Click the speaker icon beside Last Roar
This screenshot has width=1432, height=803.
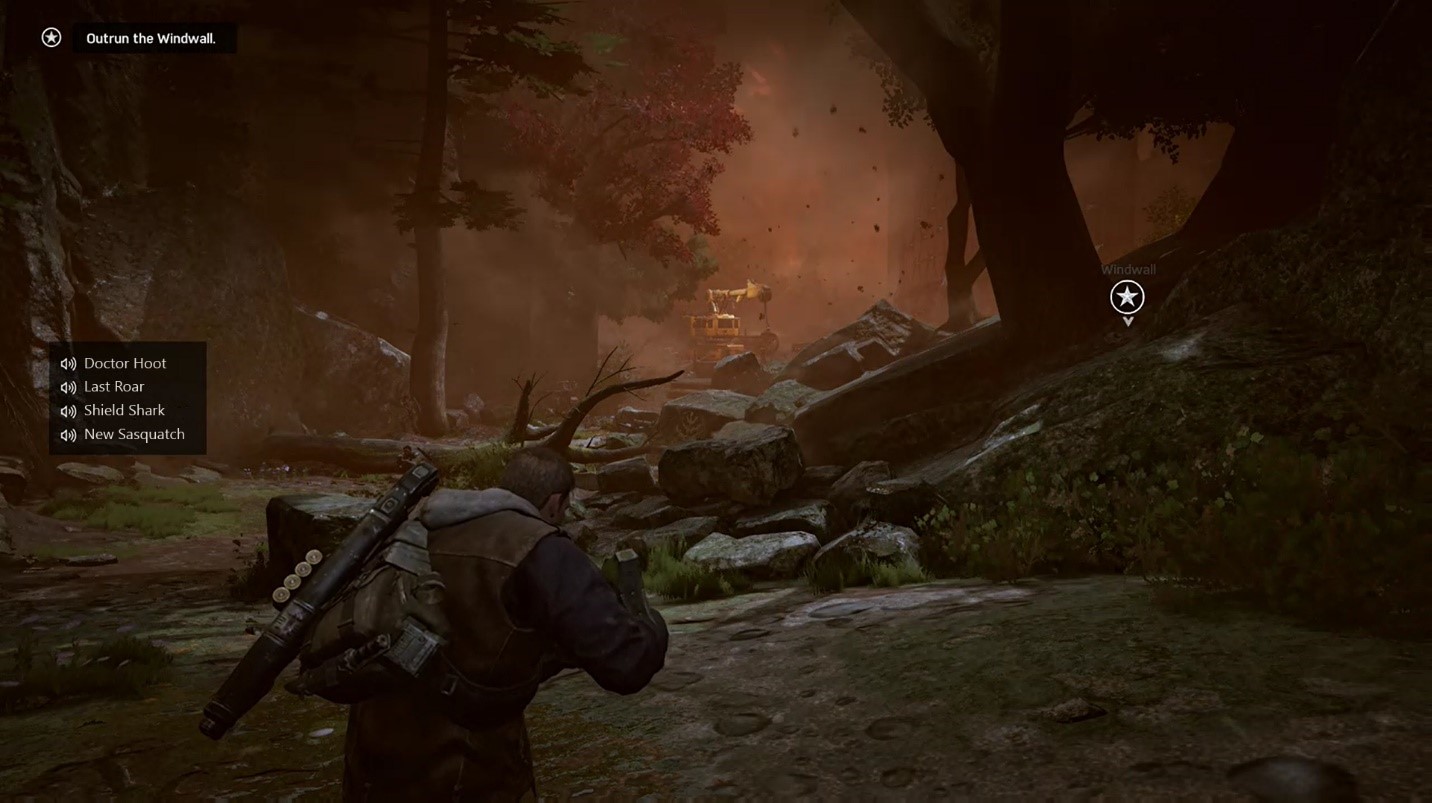tap(67, 386)
